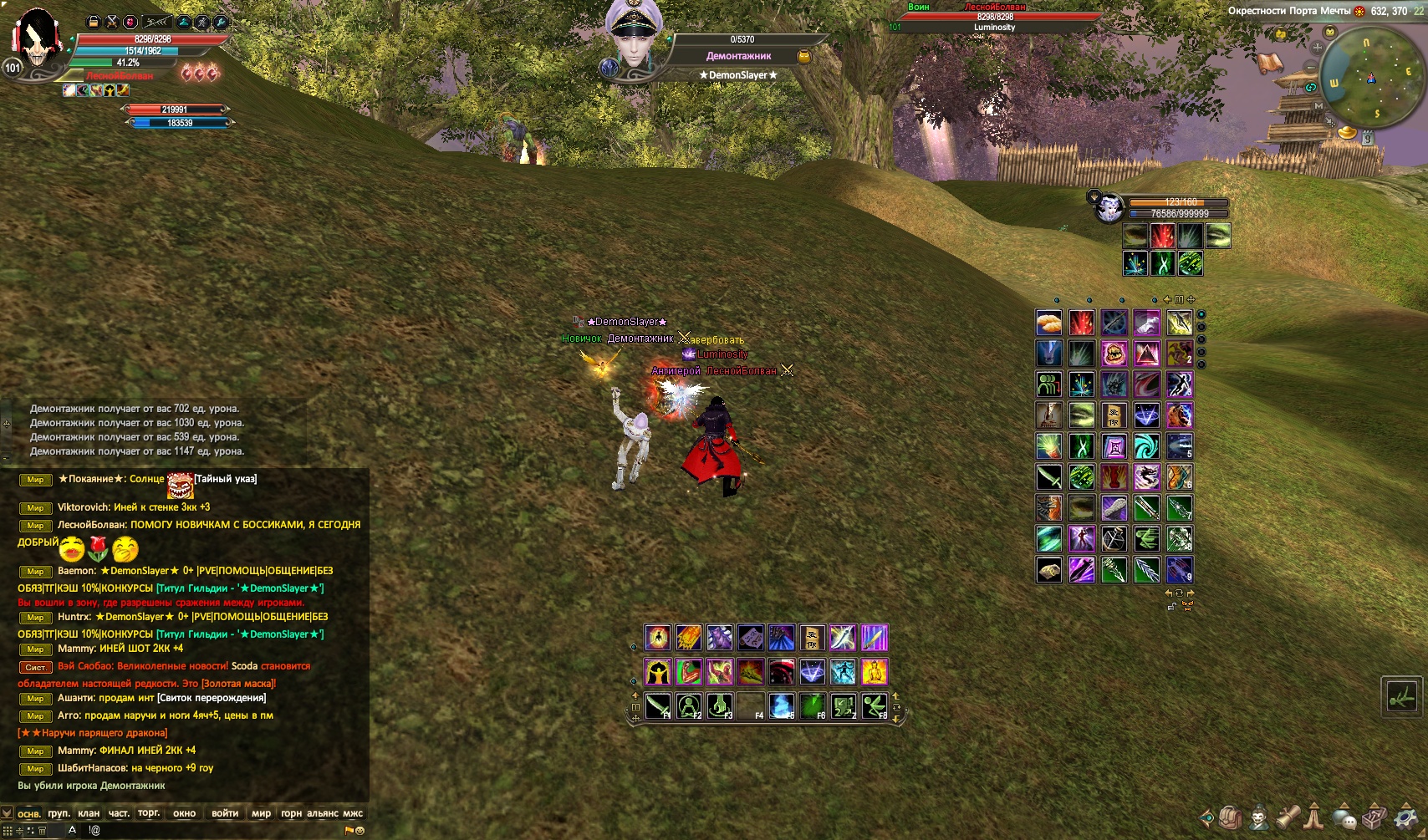This screenshot has height=840, width=1428.
Task: Use the F1 sword attack skill
Action: [x=658, y=707]
